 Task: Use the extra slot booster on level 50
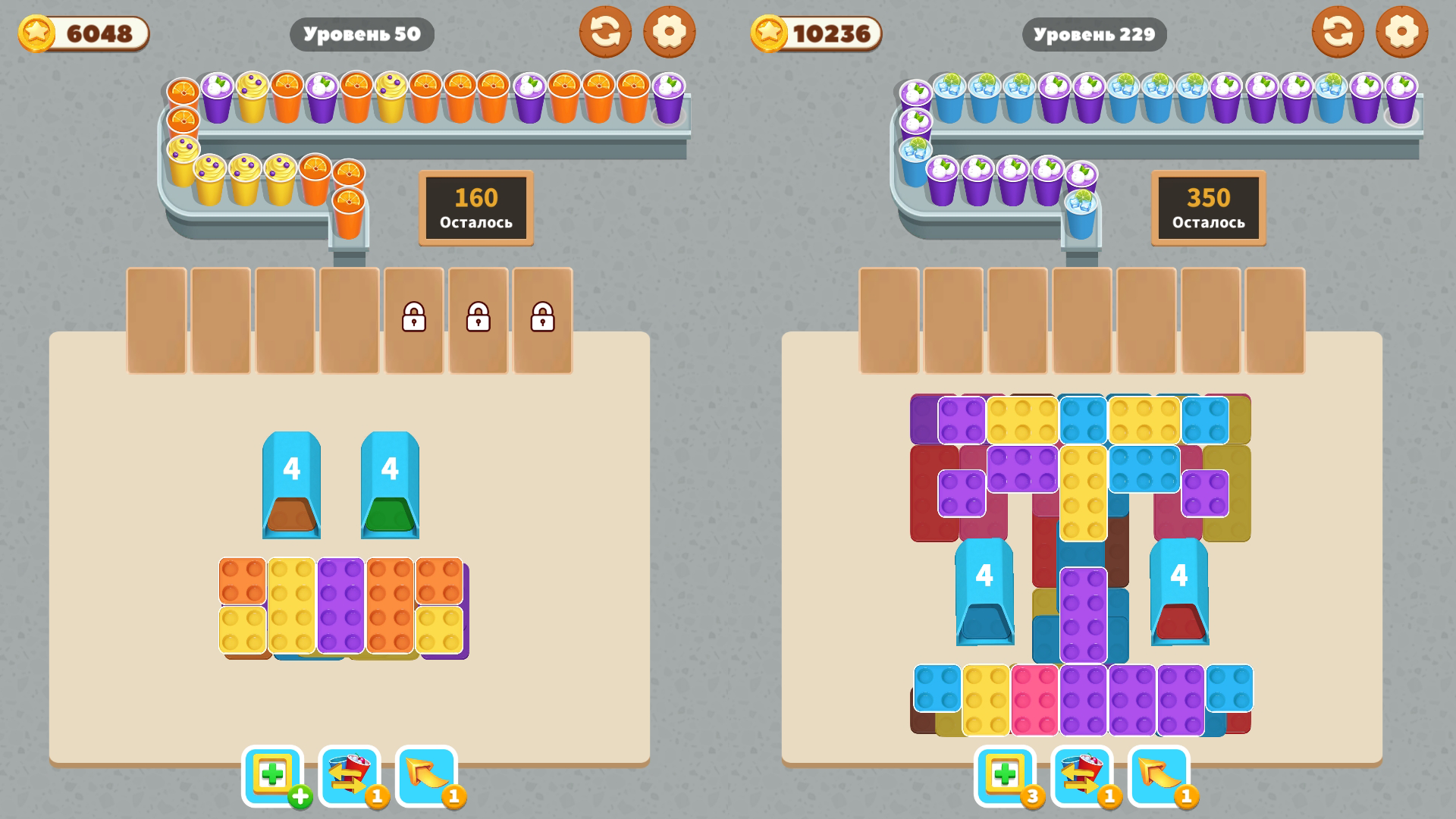tap(274, 775)
